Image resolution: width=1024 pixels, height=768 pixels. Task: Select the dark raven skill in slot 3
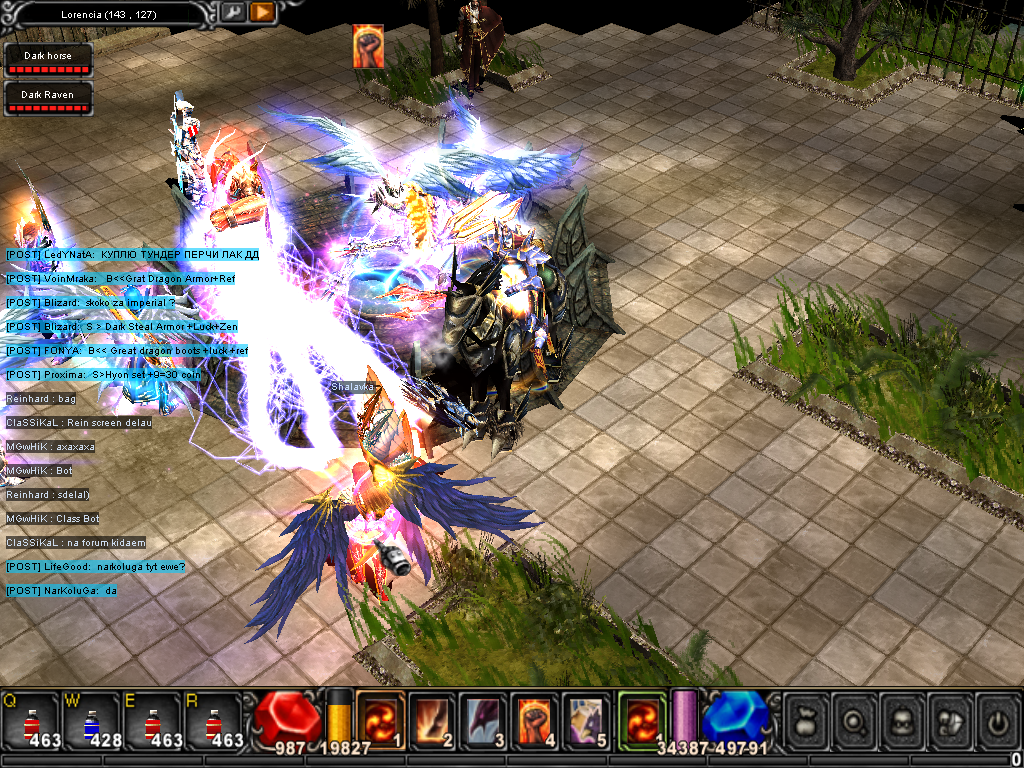pos(485,720)
